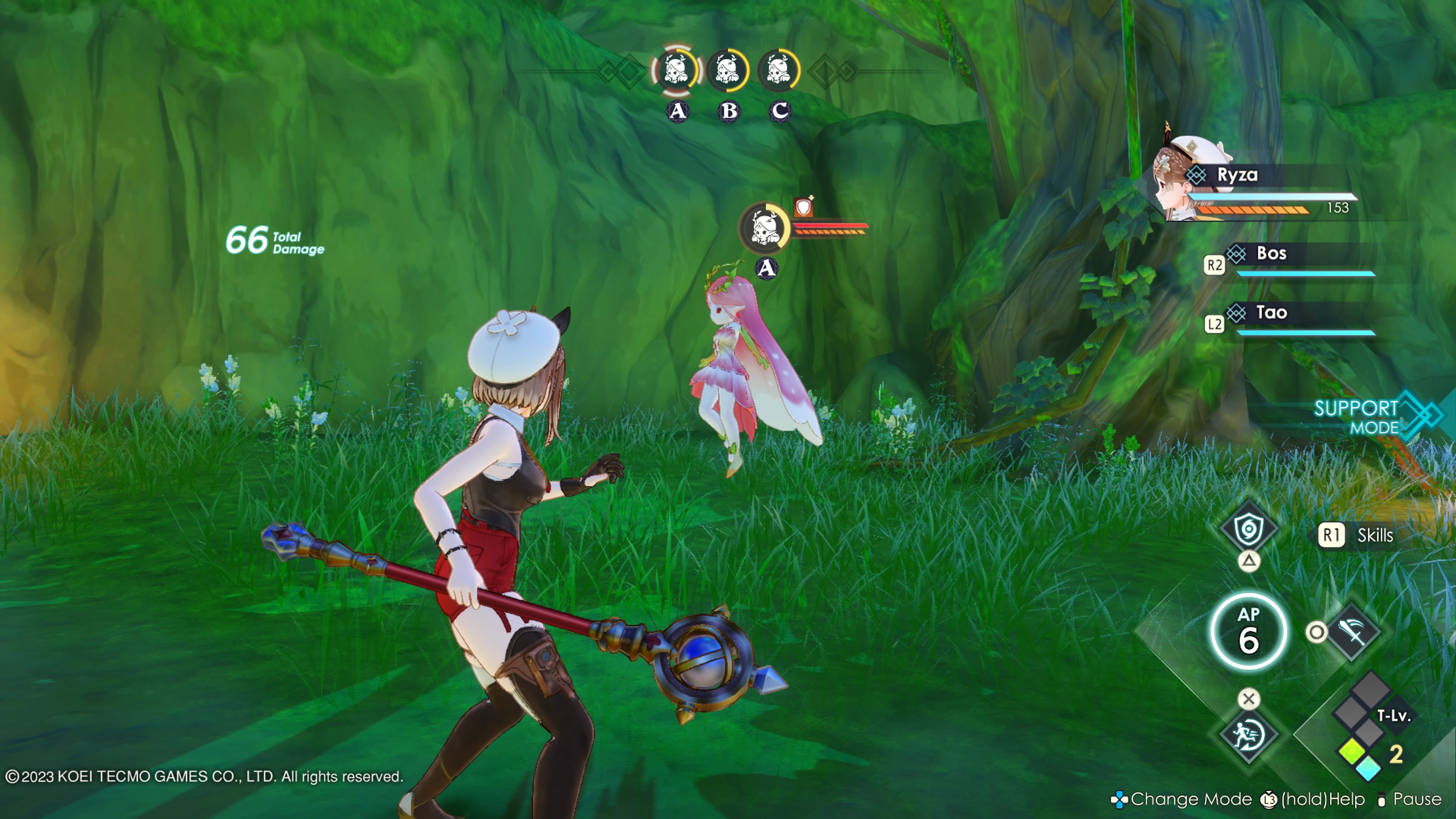Viewport: 1456px width, 819px height.
Task: Use the staff attack action icon
Action: [x=1352, y=631]
